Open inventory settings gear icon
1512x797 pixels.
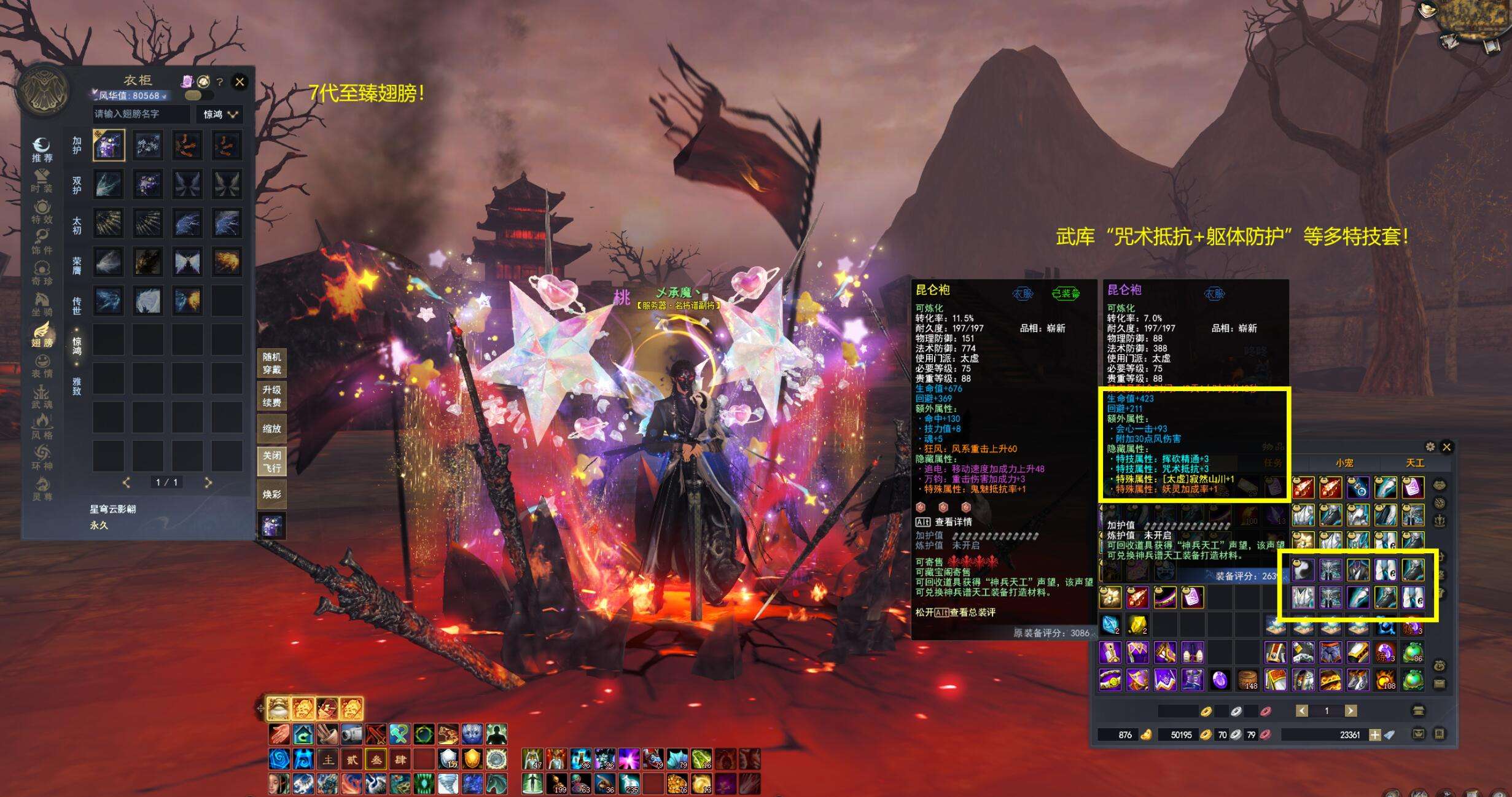pos(1430,447)
